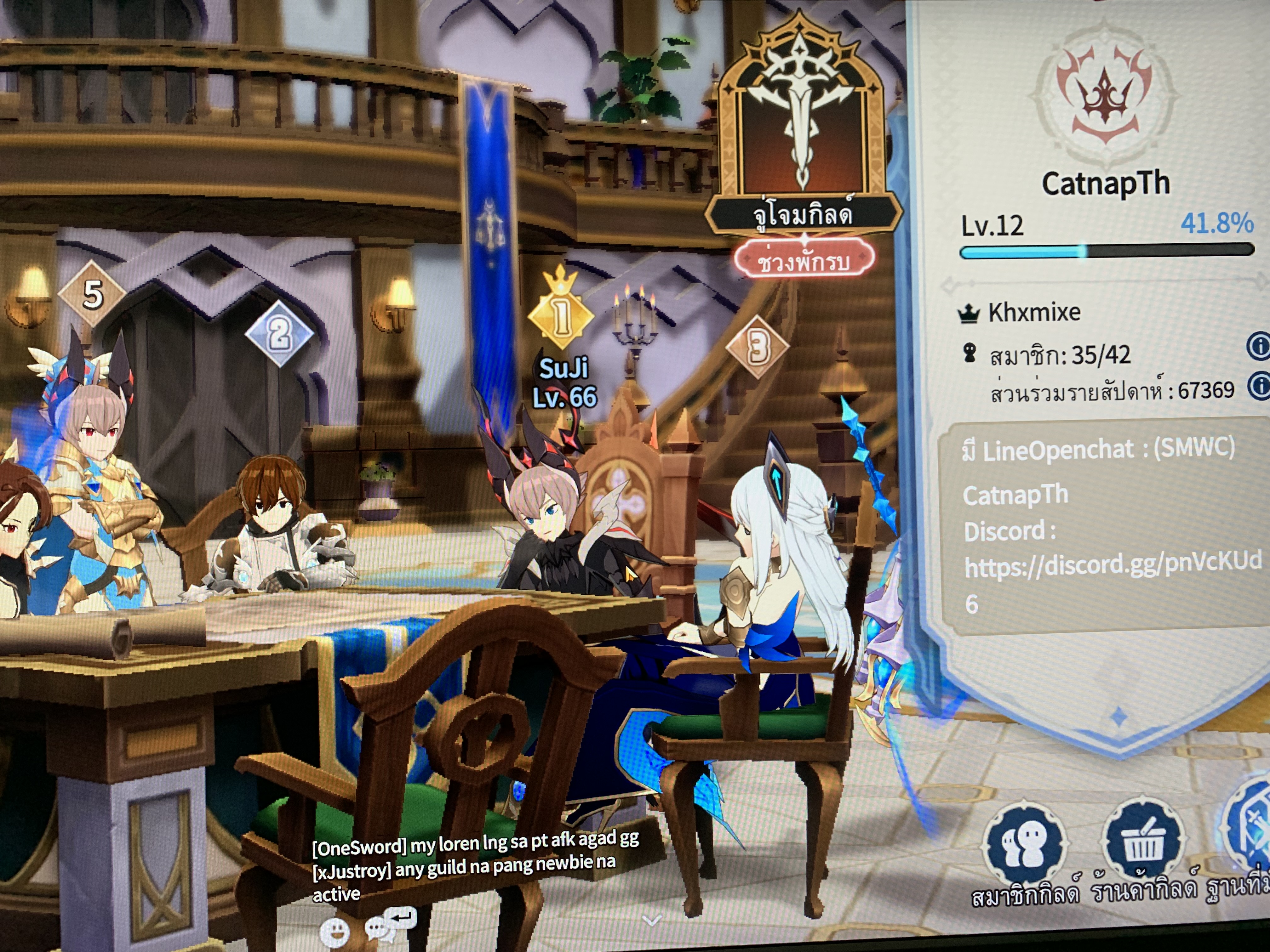Select the rank 5 diamond marker
The width and height of the screenshot is (1270, 952).
click(x=92, y=294)
